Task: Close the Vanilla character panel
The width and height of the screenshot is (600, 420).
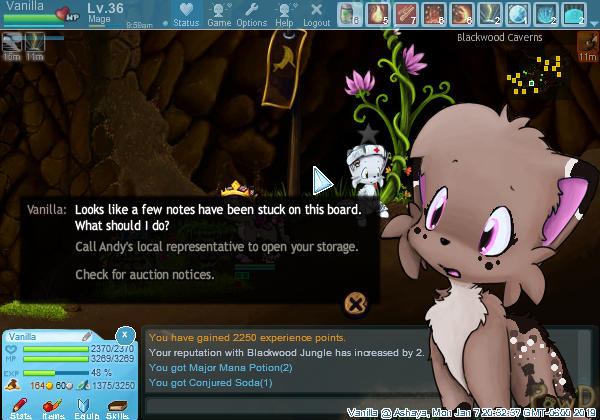Action: pos(125,334)
